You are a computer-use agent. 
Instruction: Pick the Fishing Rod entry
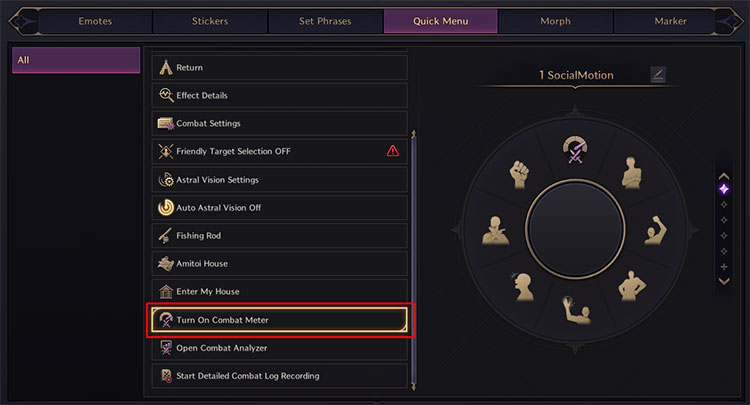(279, 236)
